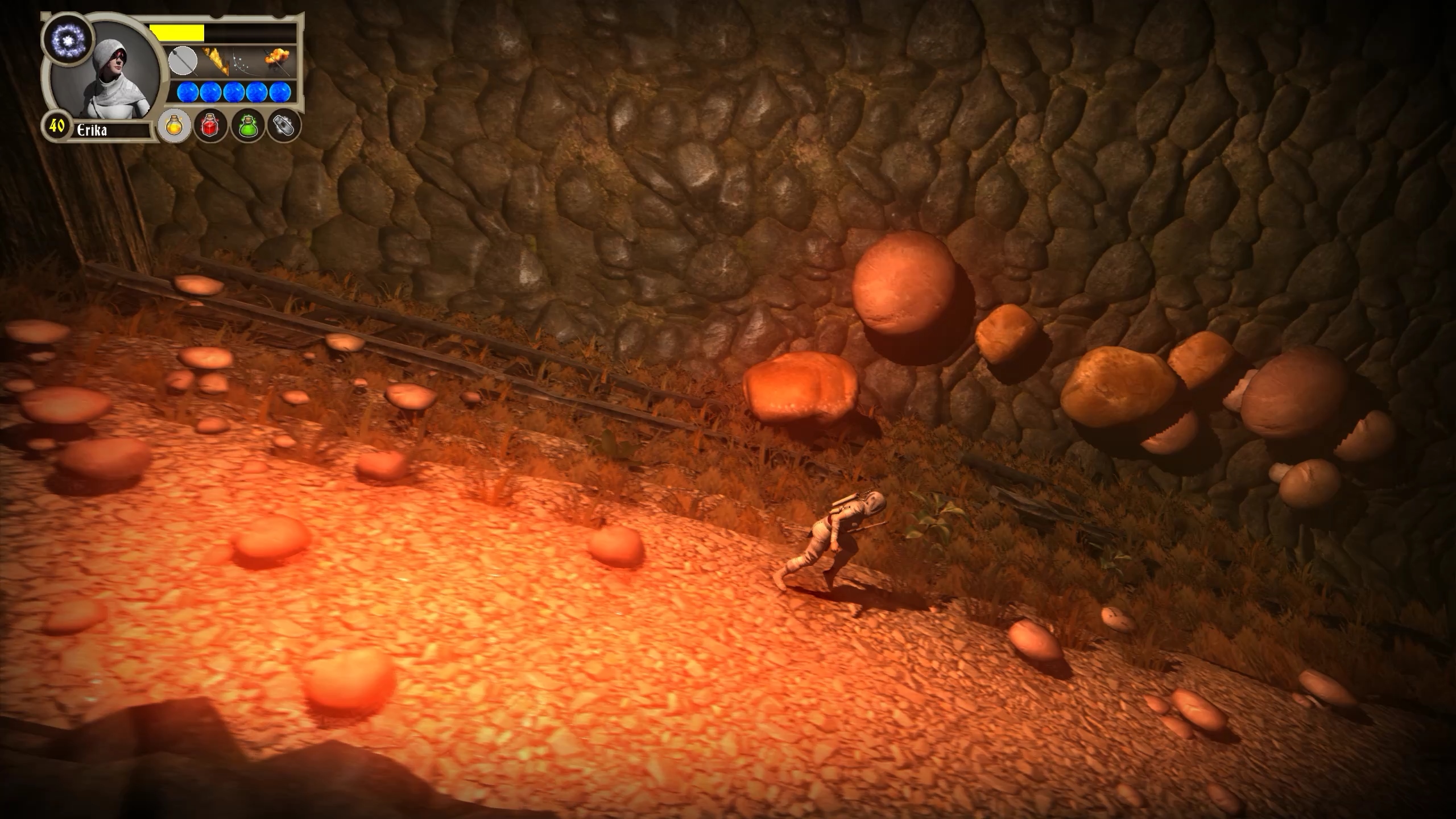Screen dimensions: 1456x819
Task: Click the highlighted spear slot frame
Action: 183,62
